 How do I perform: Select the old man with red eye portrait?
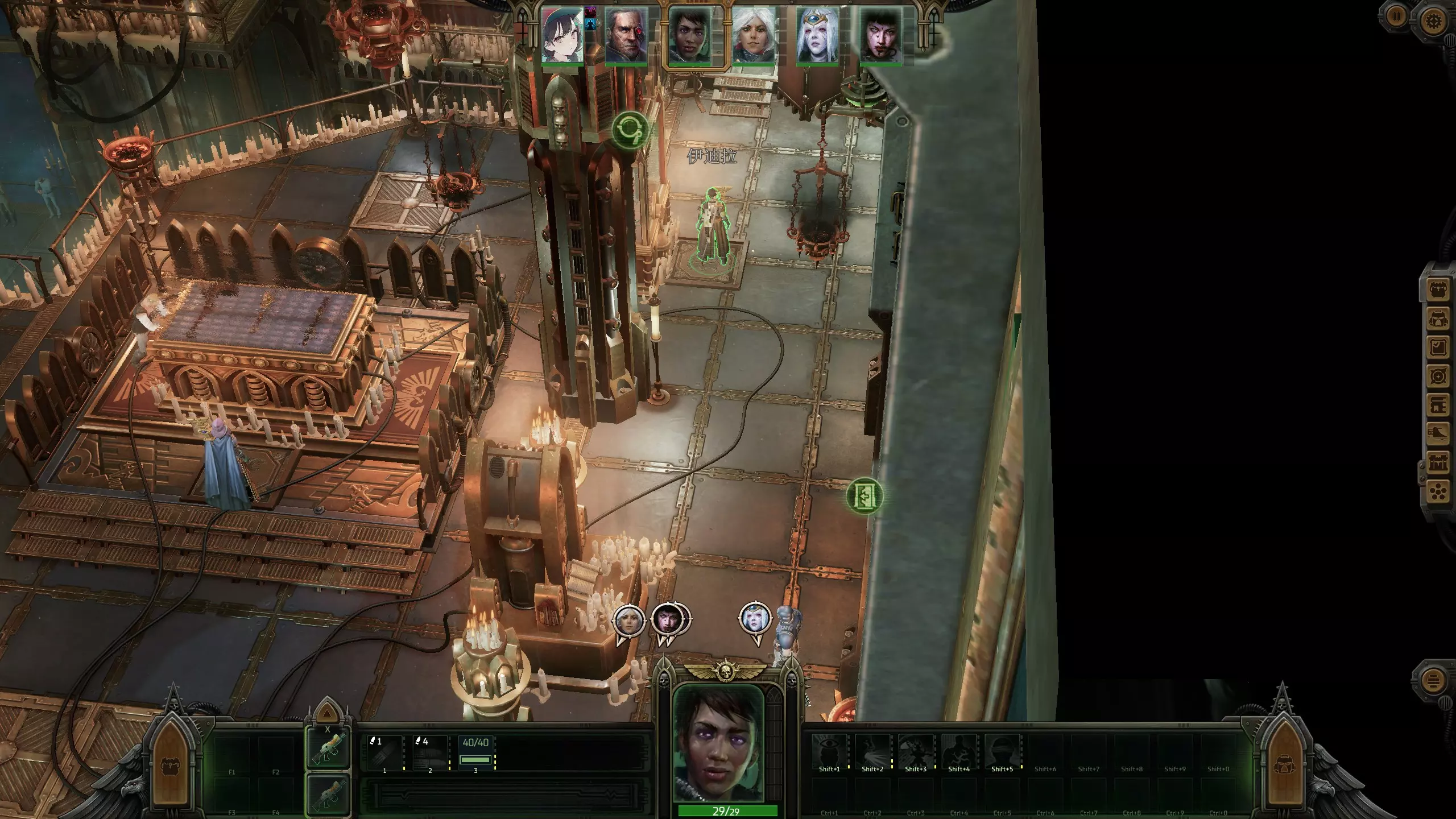pos(626,35)
